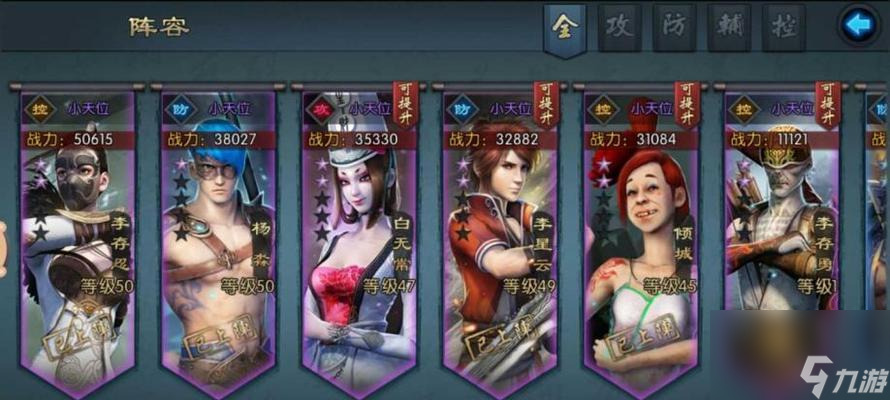Open the 辅 support filter tab

pos(729,27)
